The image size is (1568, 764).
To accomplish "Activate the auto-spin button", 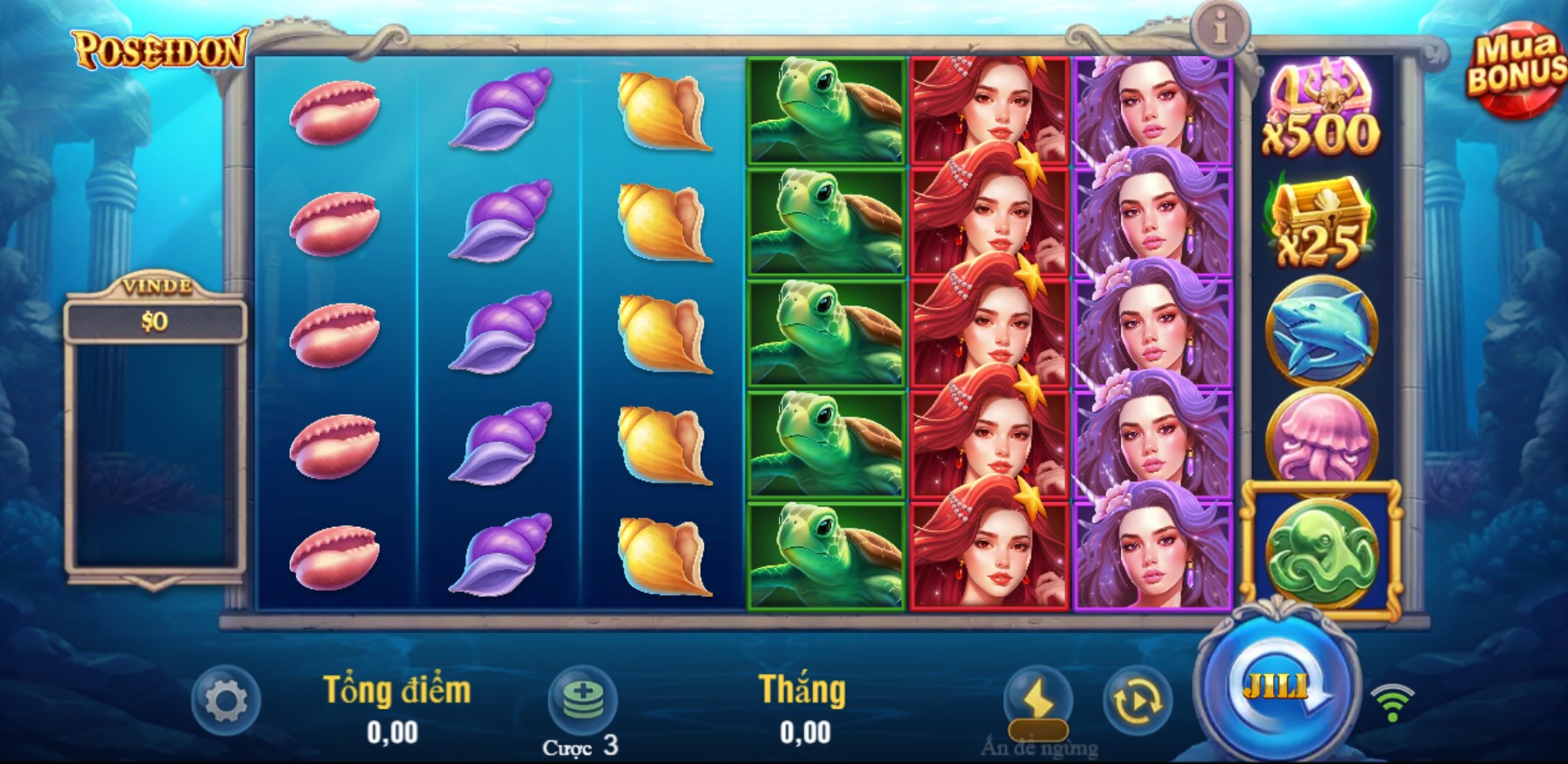I will 1137,700.
